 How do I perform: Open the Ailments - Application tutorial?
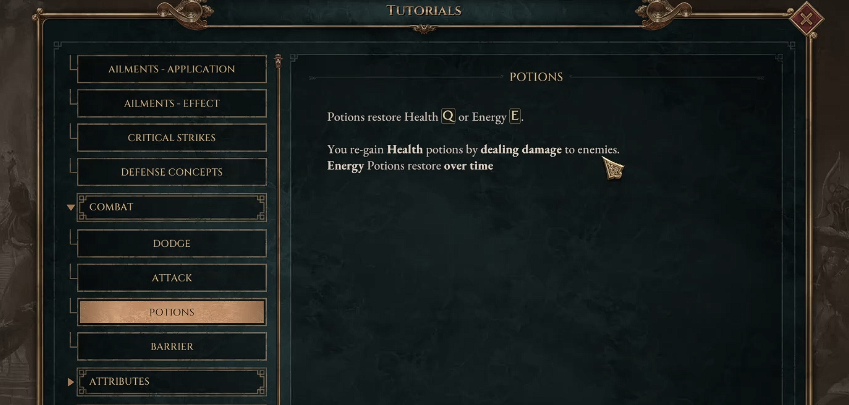[x=171, y=69]
